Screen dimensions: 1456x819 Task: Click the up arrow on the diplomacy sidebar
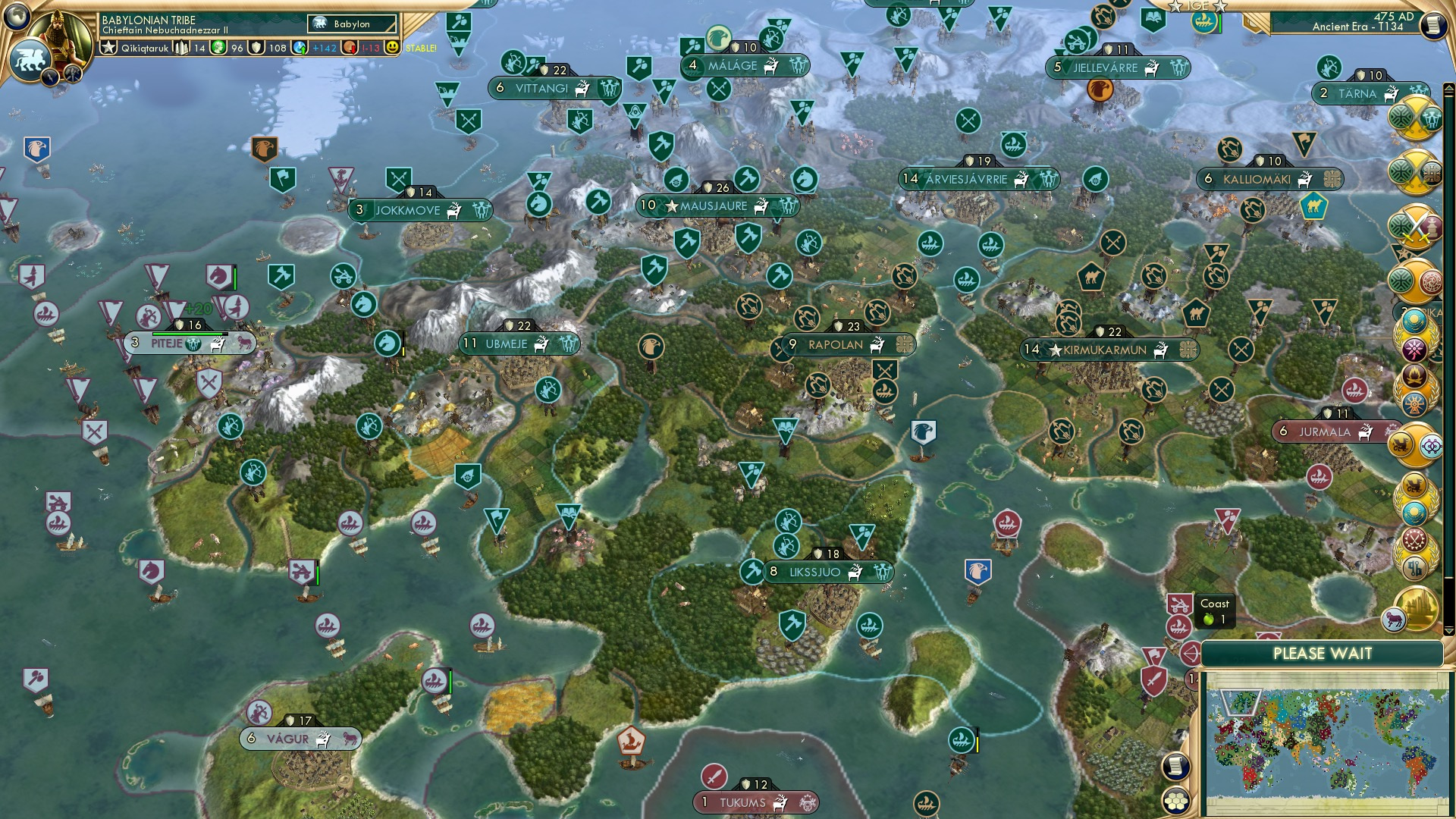(x=1449, y=88)
